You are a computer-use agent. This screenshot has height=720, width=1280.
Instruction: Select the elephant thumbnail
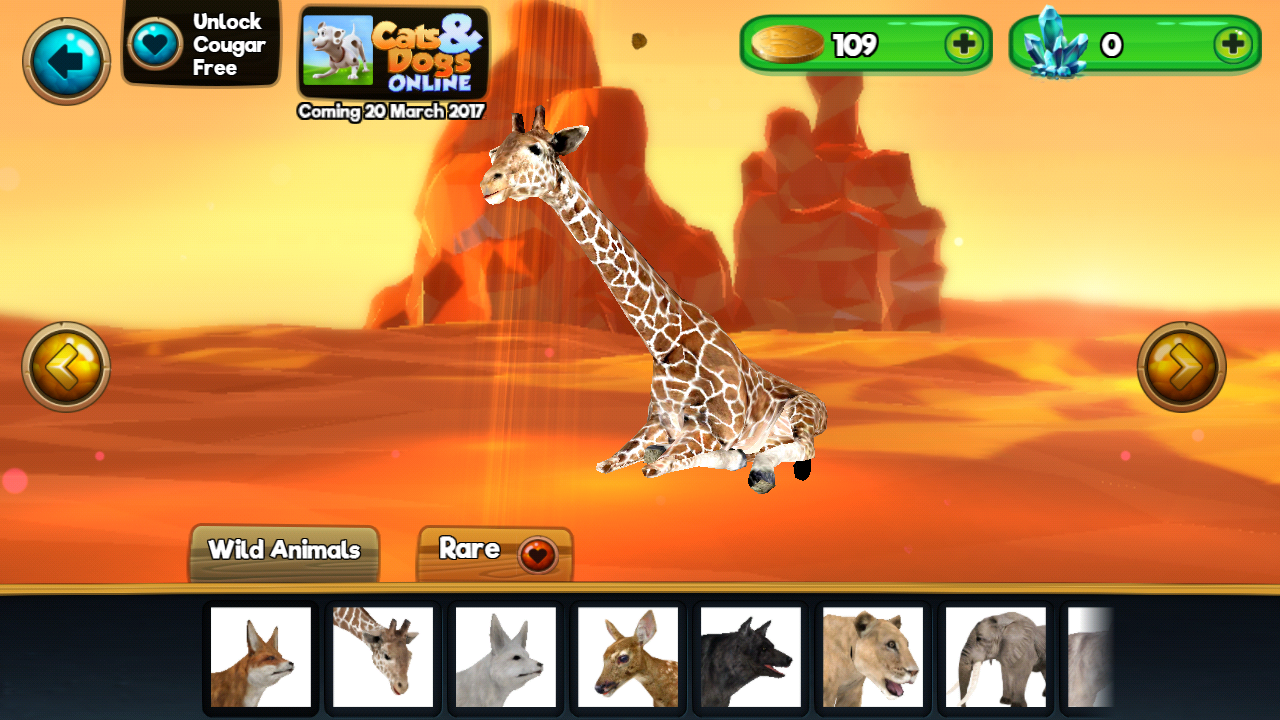pyautogui.click(x=995, y=657)
